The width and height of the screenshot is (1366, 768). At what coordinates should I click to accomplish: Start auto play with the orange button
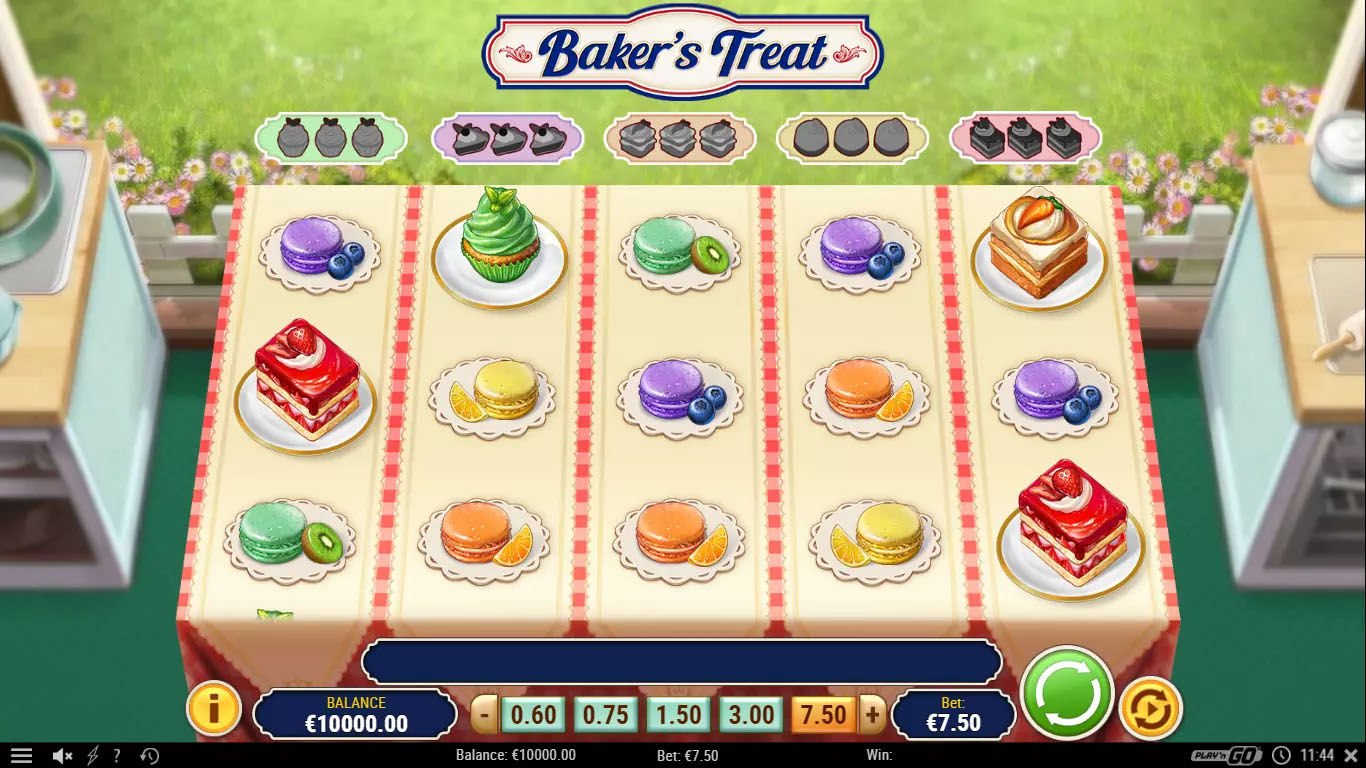1150,708
